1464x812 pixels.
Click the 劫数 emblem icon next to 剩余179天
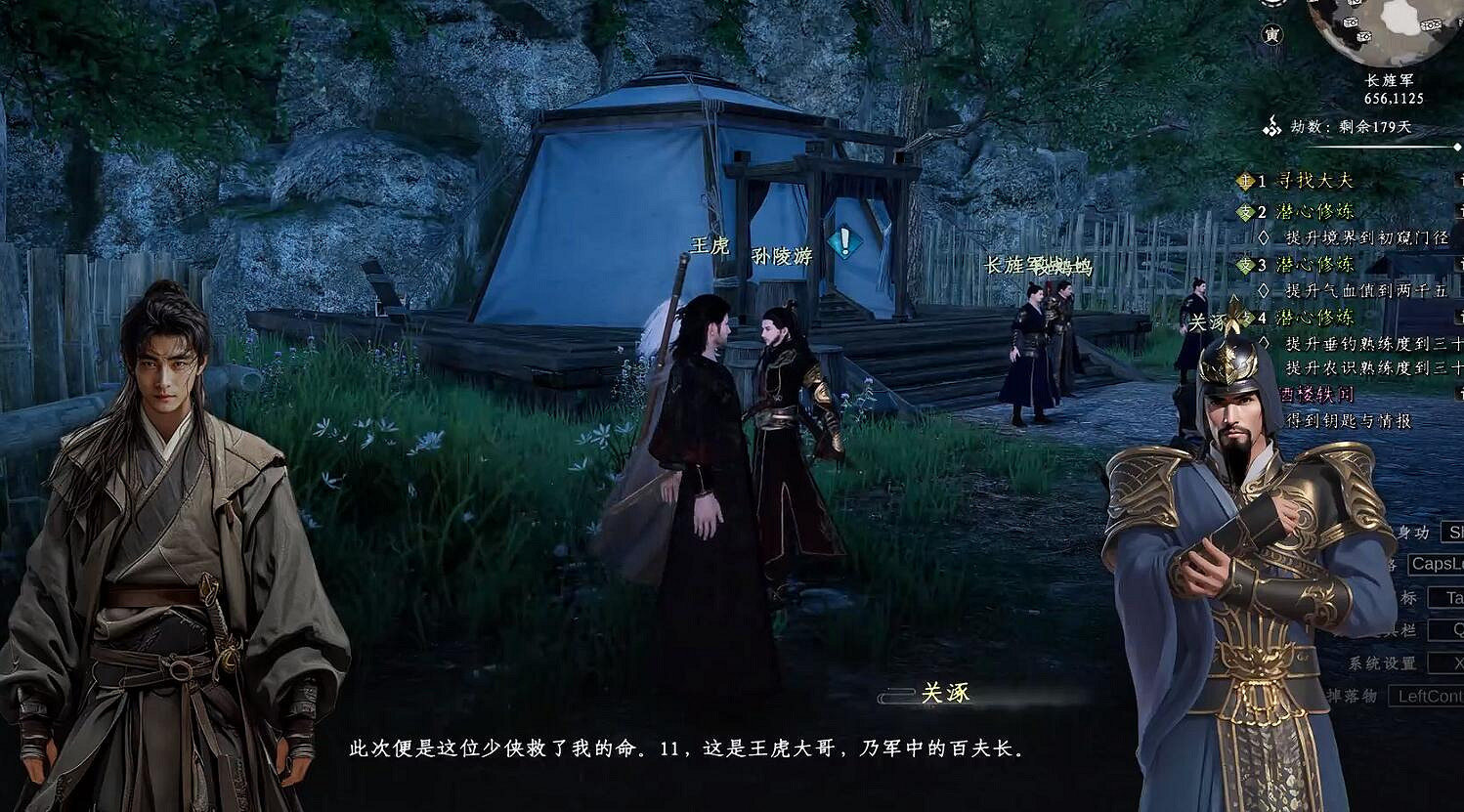(x=1272, y=127)
